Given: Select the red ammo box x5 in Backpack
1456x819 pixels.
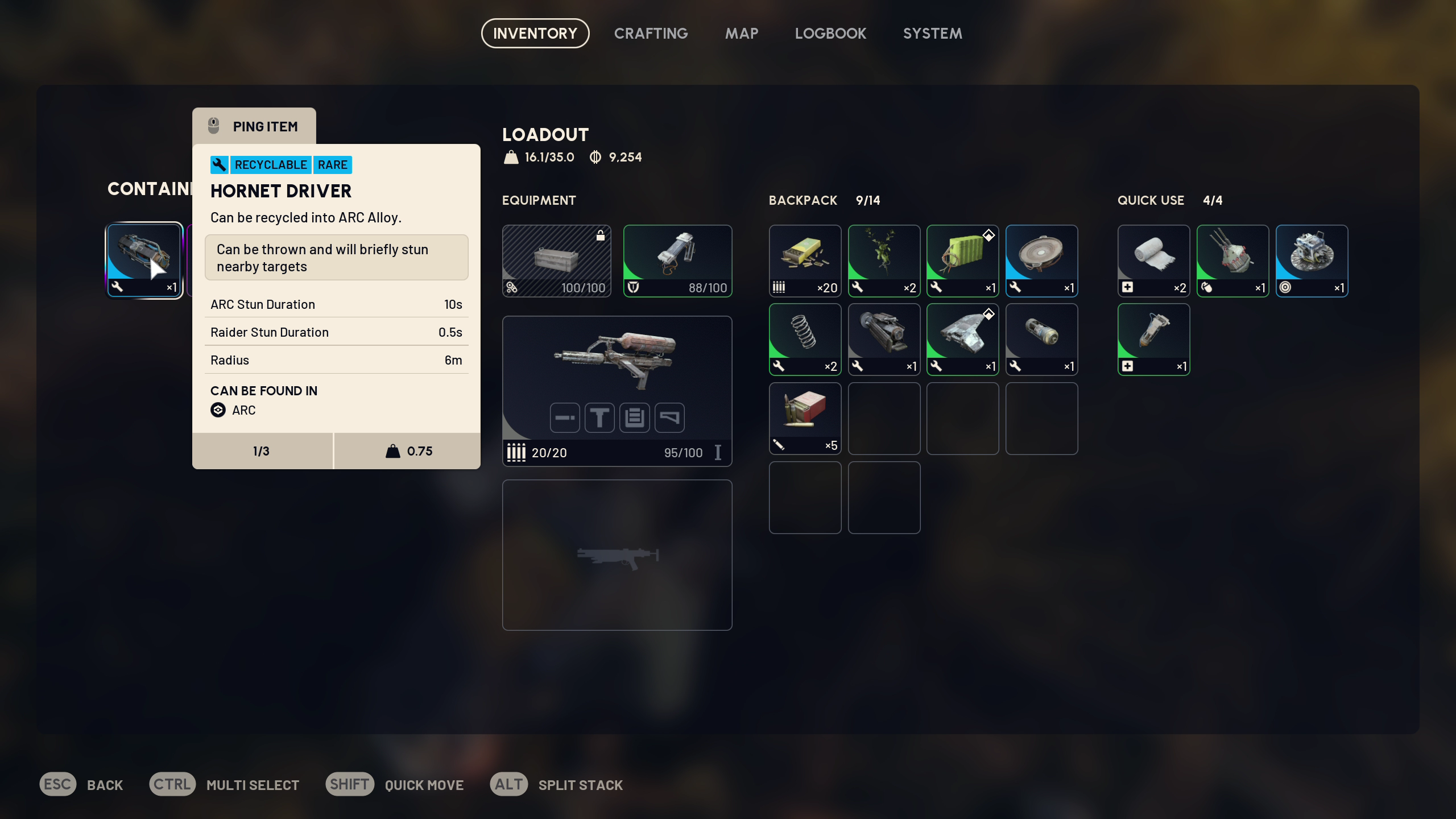Looking at the screenshot, I should (x=805, y=418).
